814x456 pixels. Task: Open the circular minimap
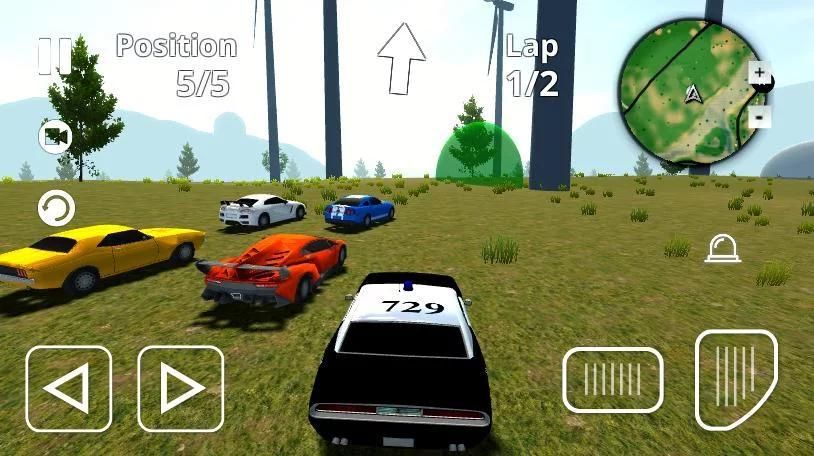tap(689, 95)
